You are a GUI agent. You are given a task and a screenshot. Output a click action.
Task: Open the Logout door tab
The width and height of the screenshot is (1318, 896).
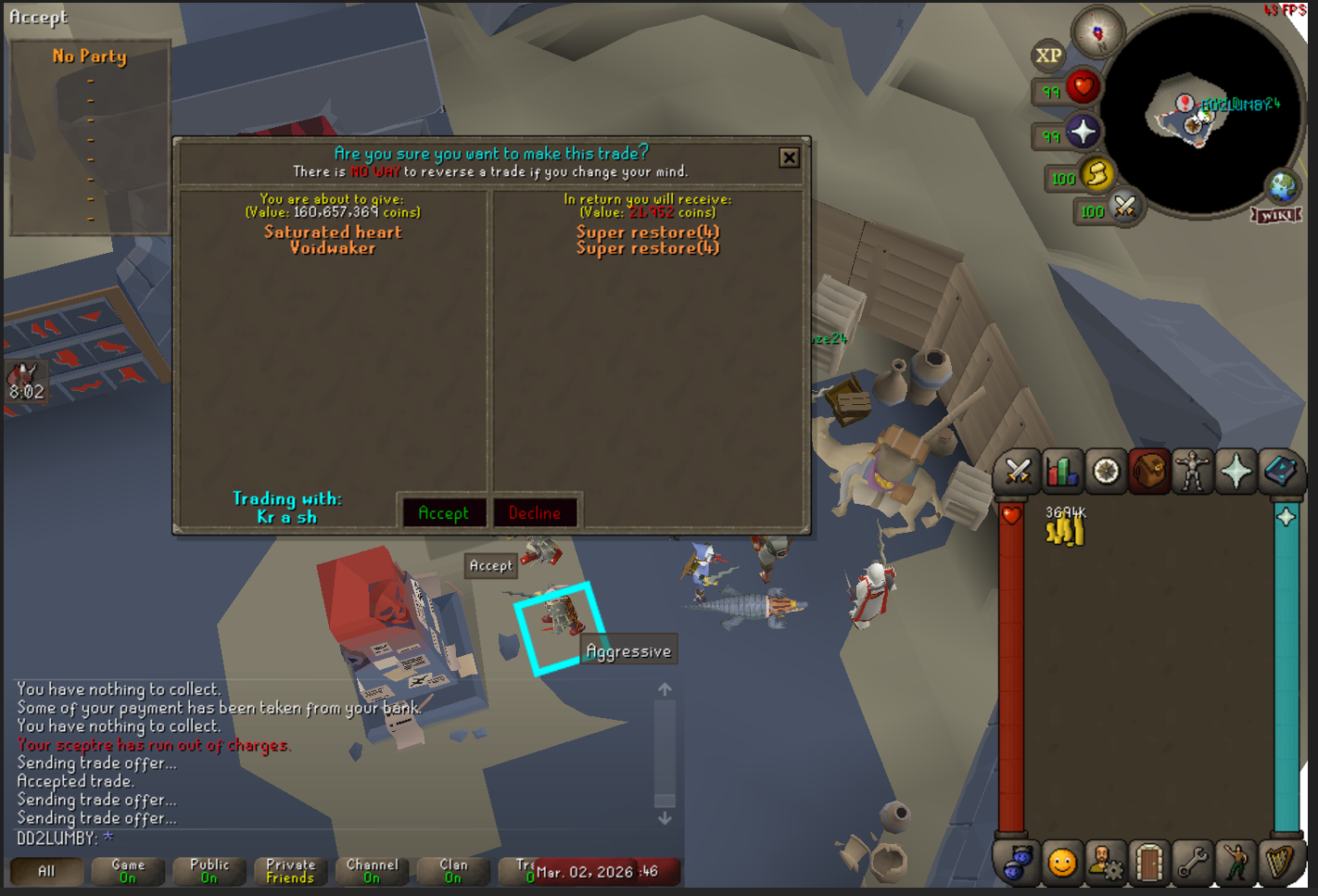[x=1148, y=863]
